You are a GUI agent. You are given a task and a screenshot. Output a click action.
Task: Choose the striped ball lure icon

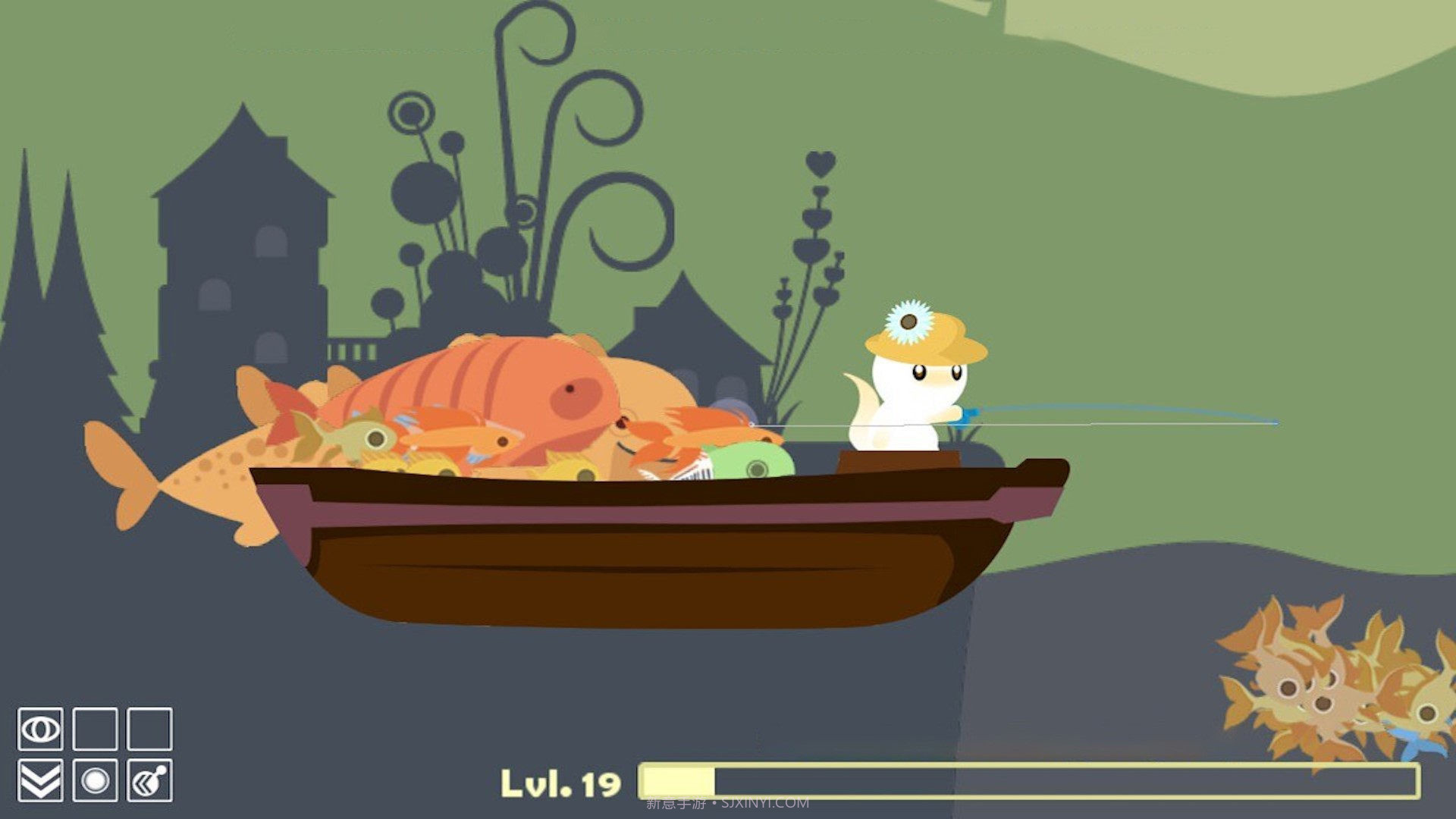149,780
